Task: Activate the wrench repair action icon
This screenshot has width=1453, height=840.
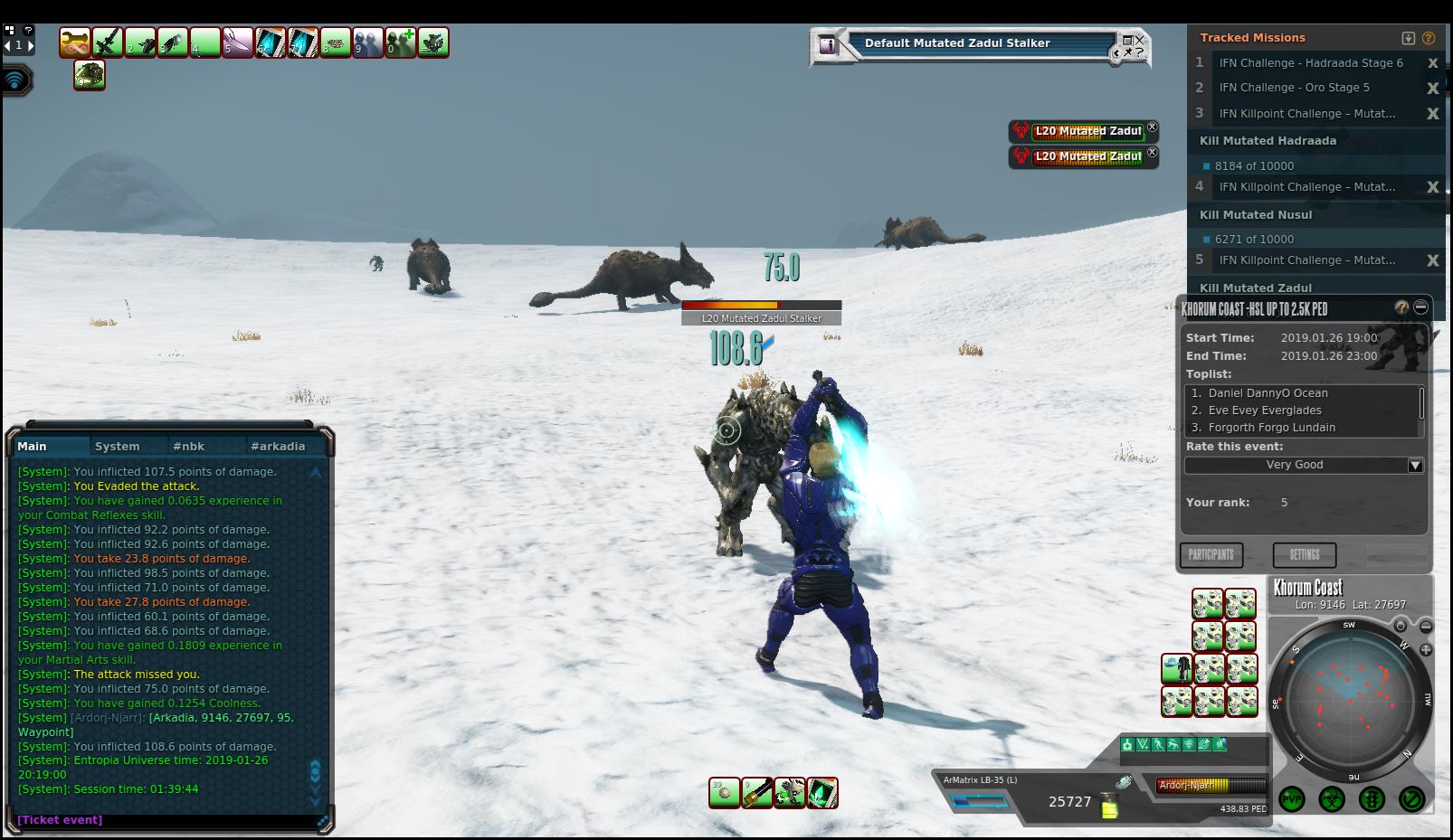Action: tap(75, 42)
